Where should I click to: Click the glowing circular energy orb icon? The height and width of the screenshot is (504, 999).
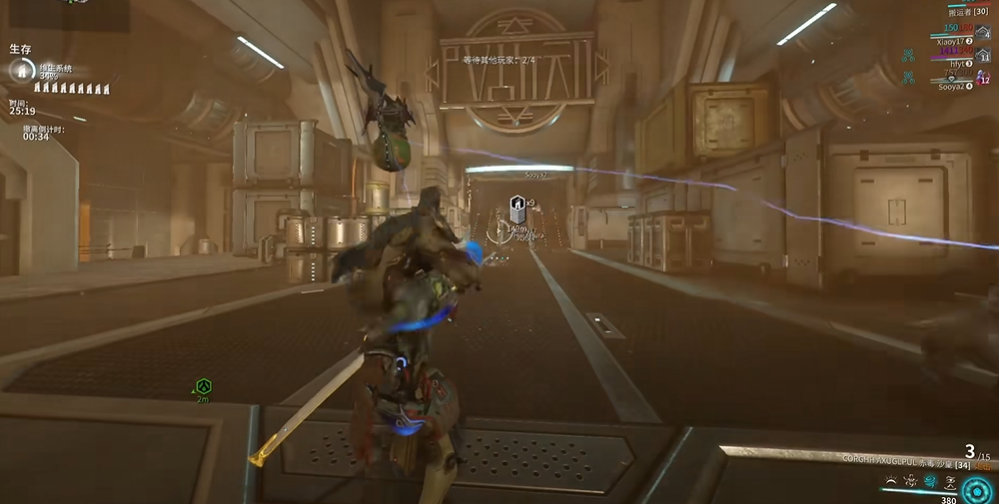point(977,489)
